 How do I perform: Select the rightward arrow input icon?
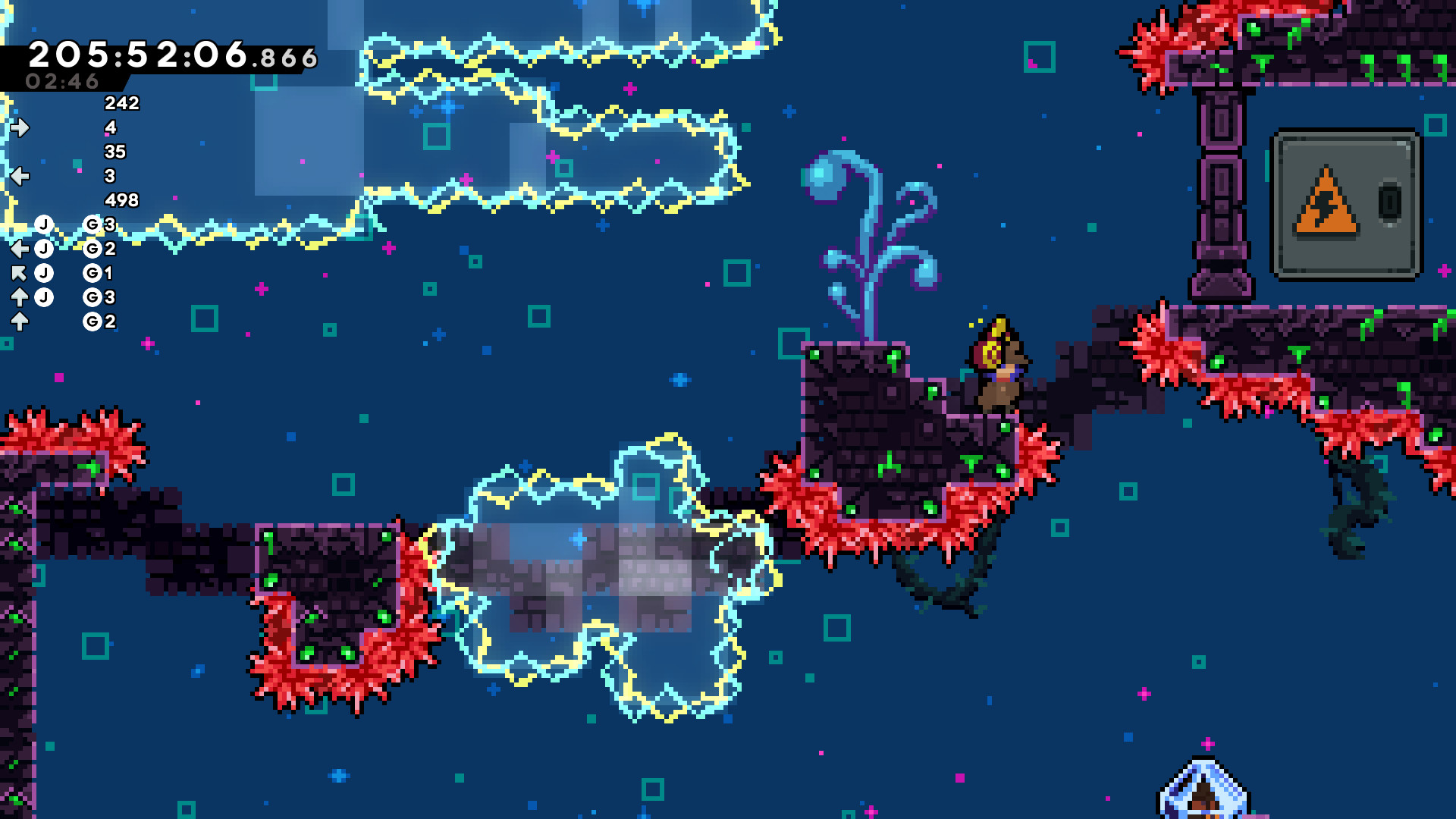pos(20,127)
